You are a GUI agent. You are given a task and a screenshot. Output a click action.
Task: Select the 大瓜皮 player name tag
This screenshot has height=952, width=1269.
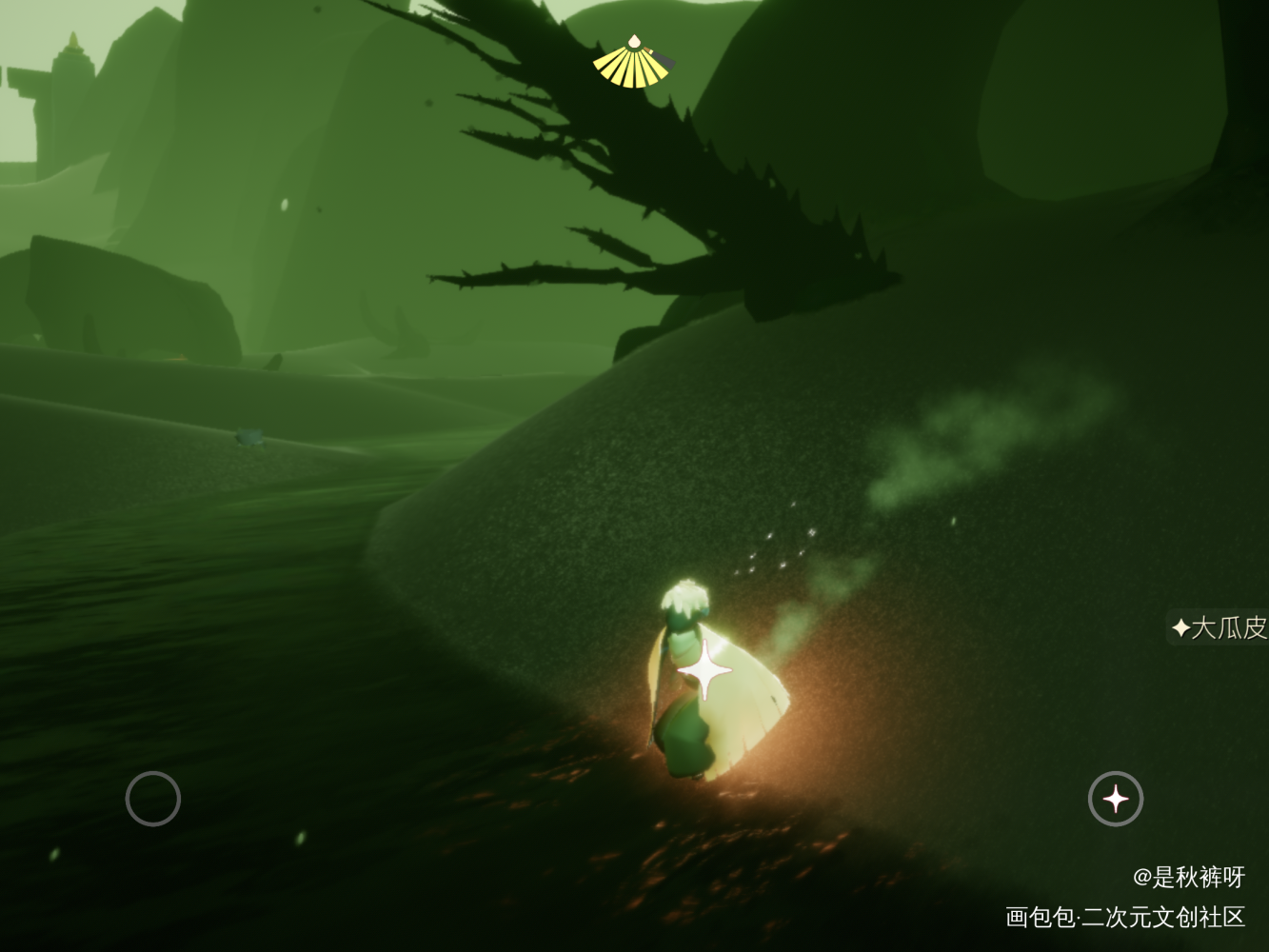[x=1219, y=627]
